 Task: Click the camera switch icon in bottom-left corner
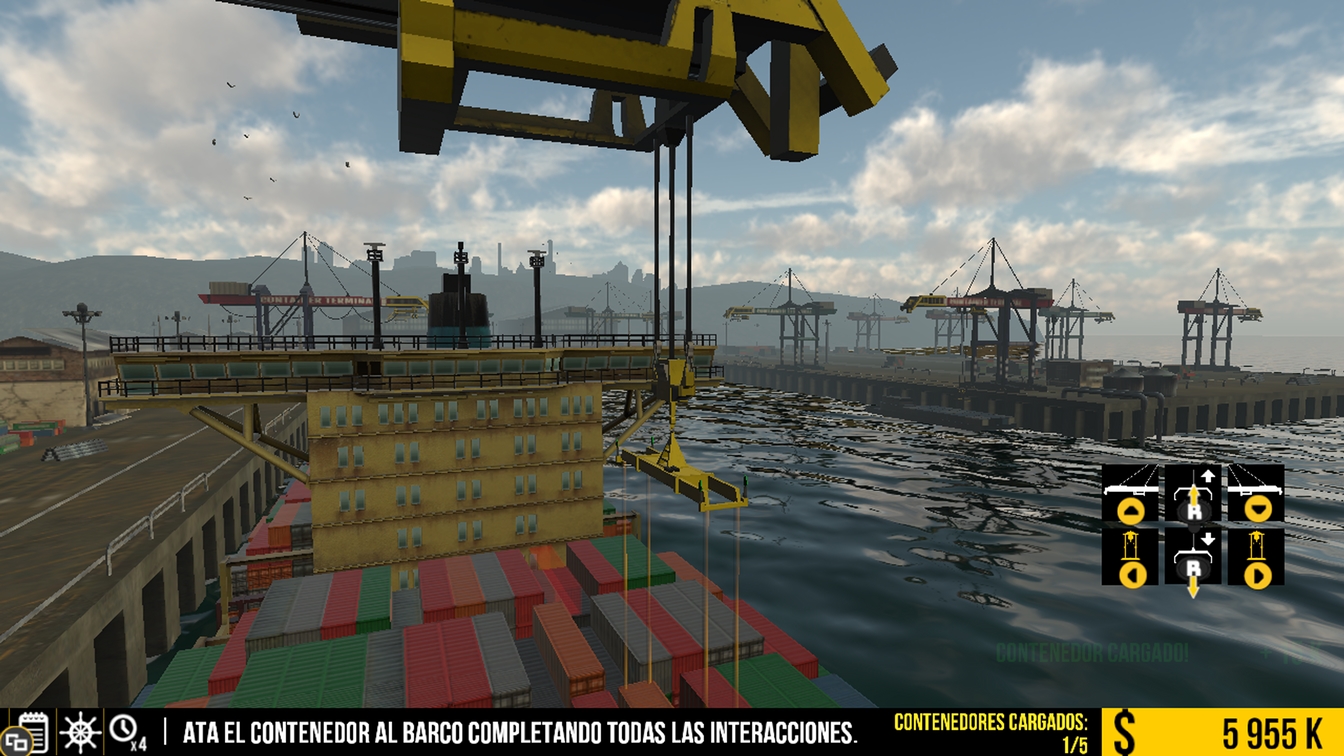pyautogui.click(x=17, y=740)
